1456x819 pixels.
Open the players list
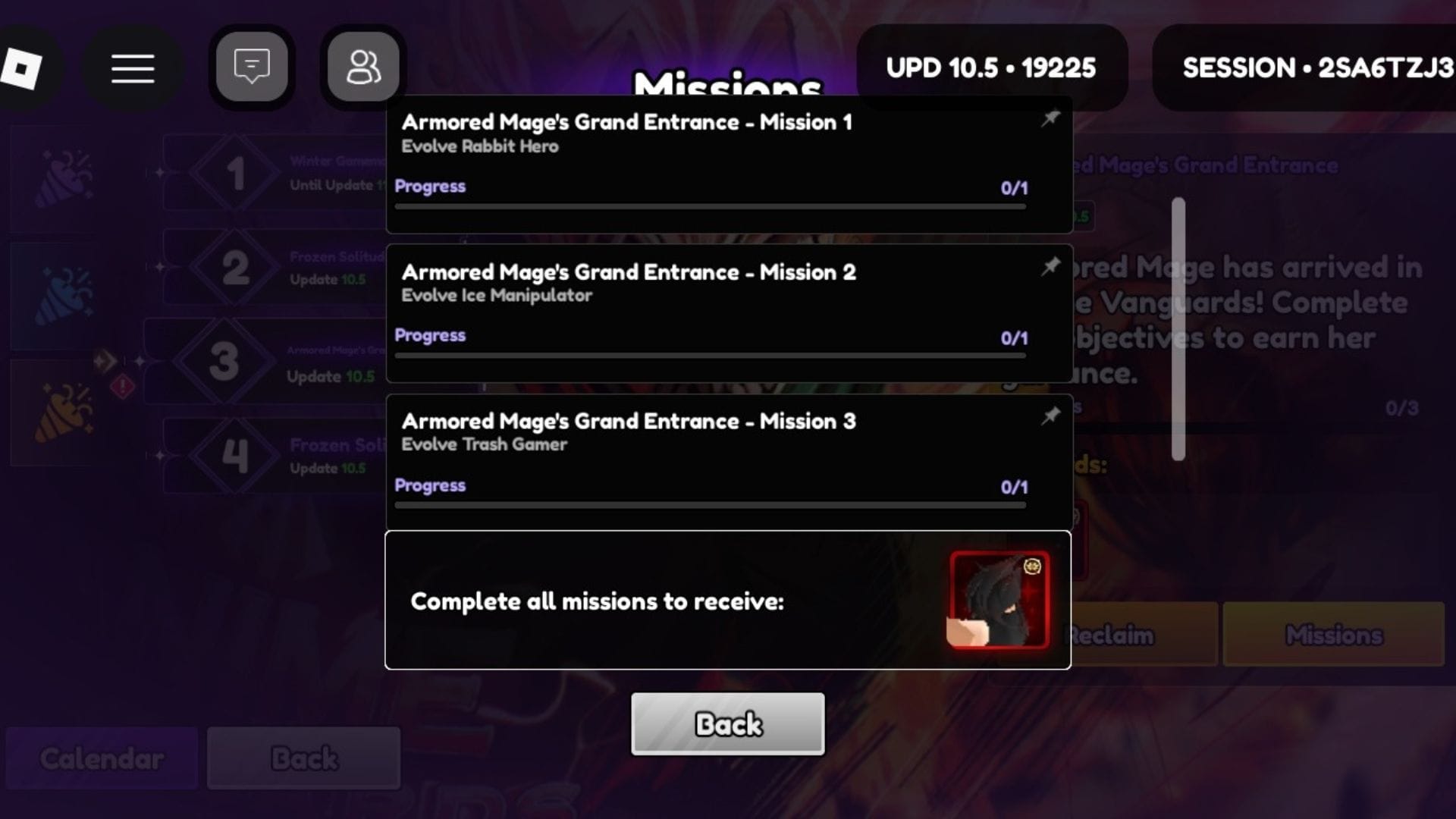point(362,66)
